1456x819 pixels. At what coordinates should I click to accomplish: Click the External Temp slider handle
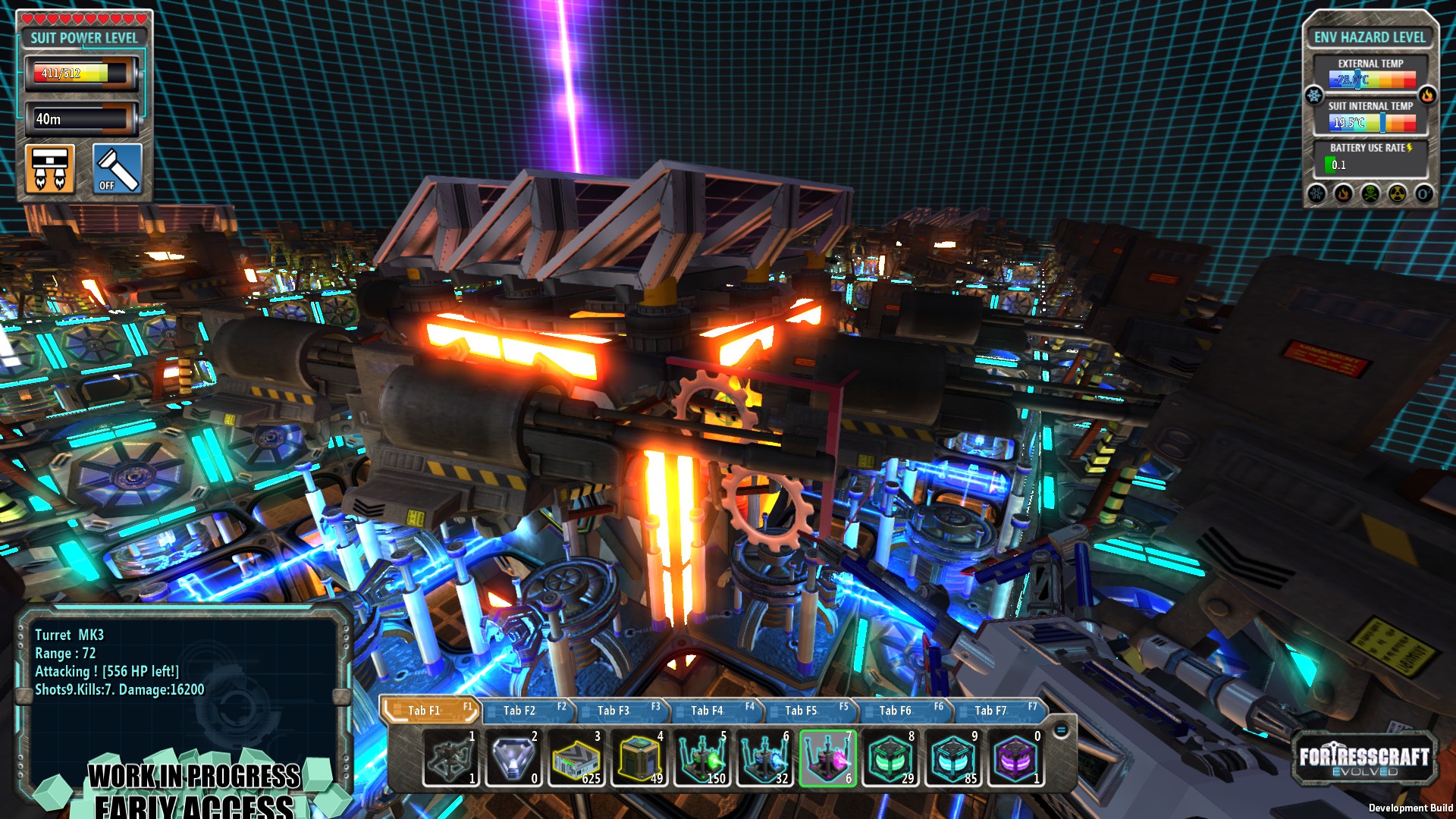pos(1357,79)
